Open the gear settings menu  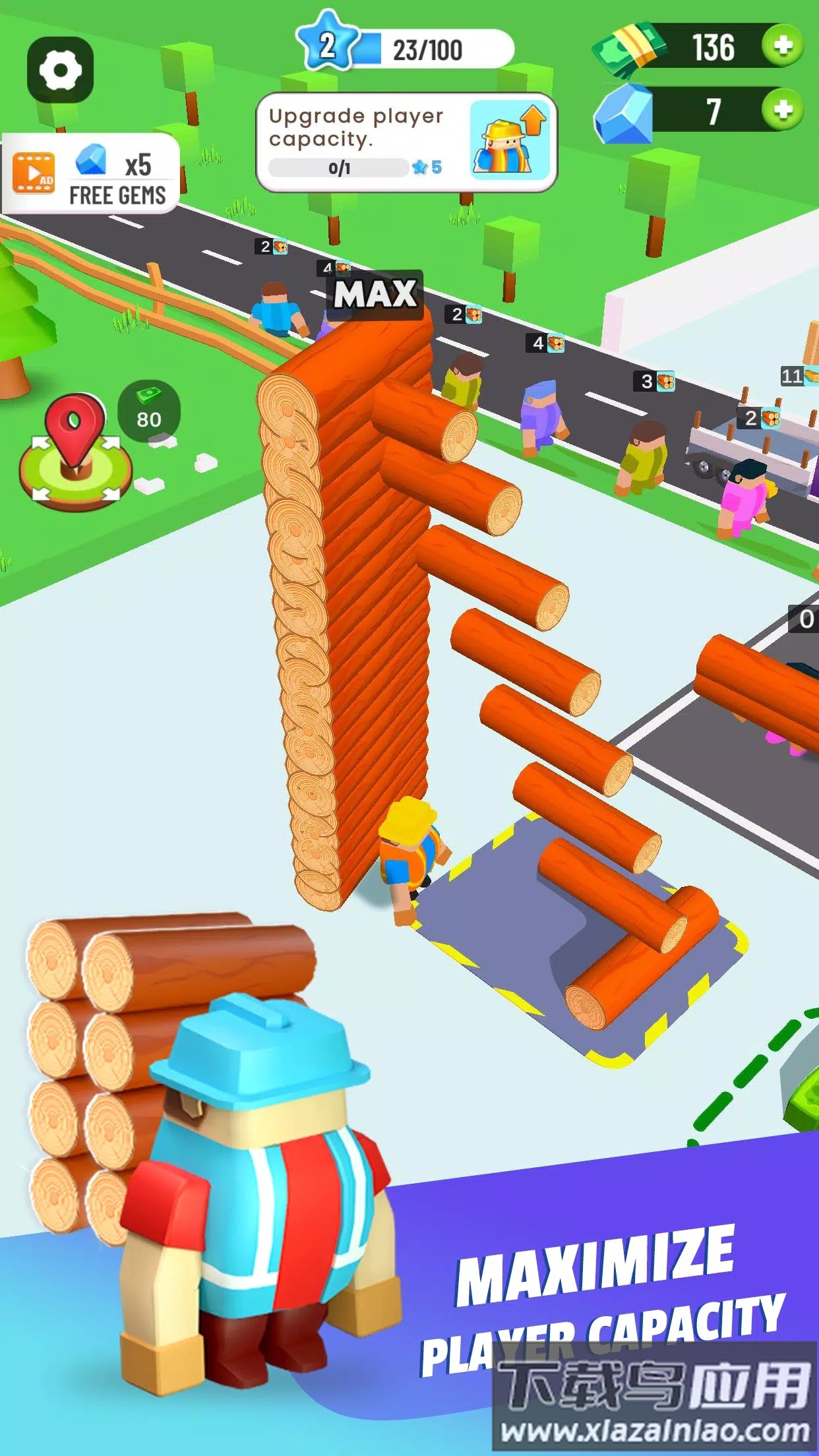60,70
